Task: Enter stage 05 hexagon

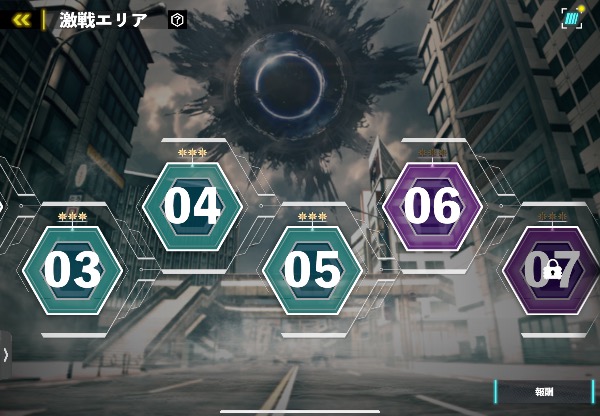Action: 312,271
